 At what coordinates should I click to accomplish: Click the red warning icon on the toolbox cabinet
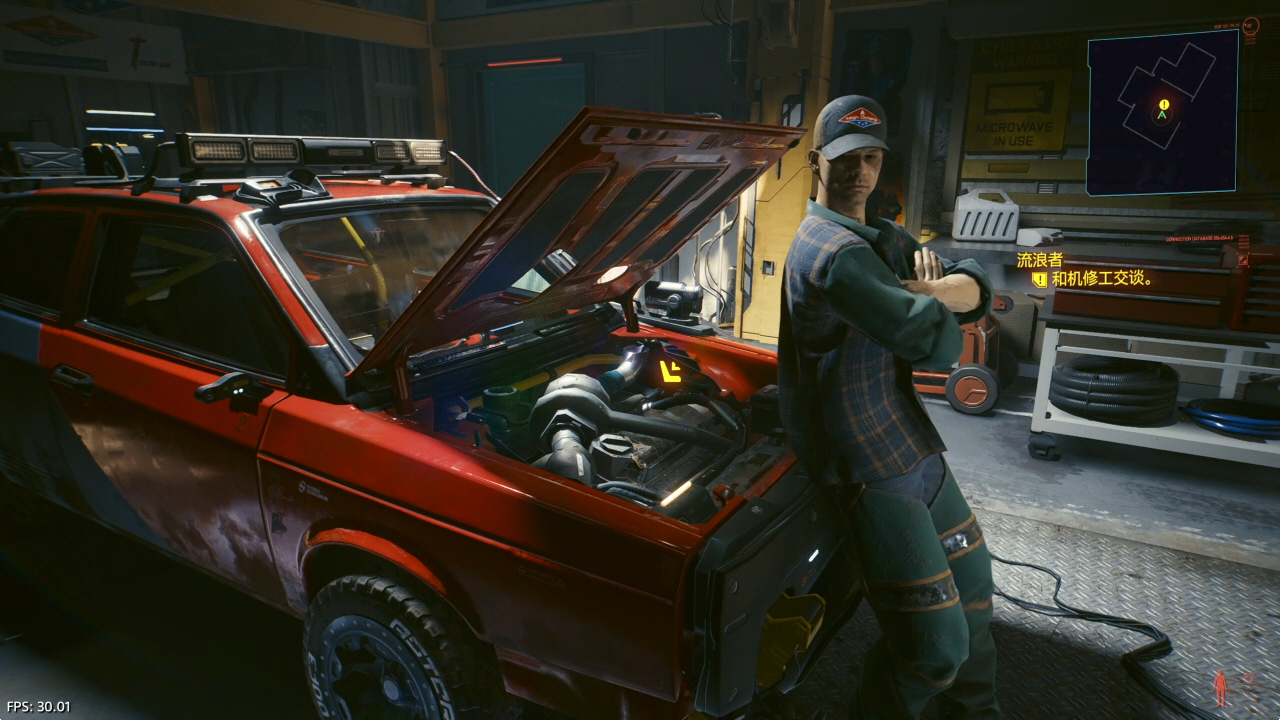(1242, 261)
